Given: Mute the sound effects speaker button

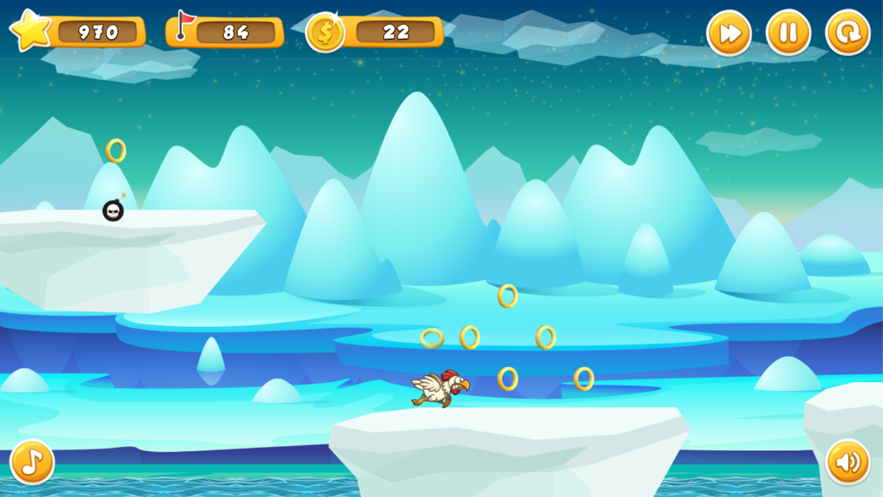Looking at the screenshot, I should [x=848, y=461].
